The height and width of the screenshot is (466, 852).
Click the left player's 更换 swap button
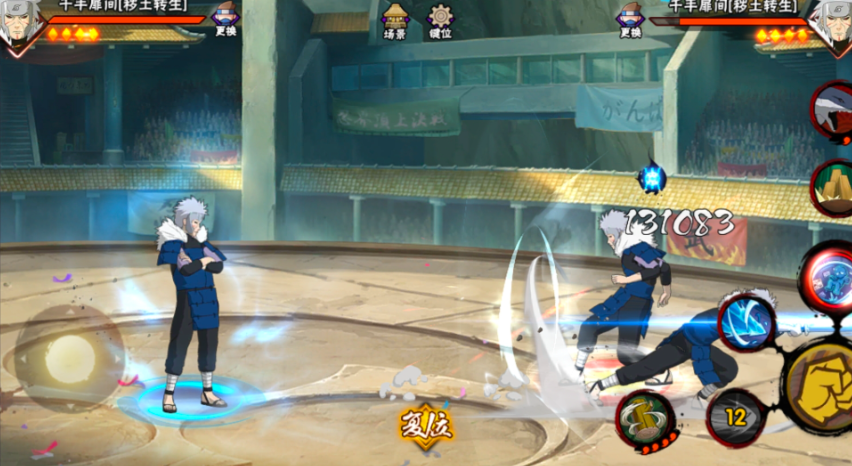coord(227,19)
